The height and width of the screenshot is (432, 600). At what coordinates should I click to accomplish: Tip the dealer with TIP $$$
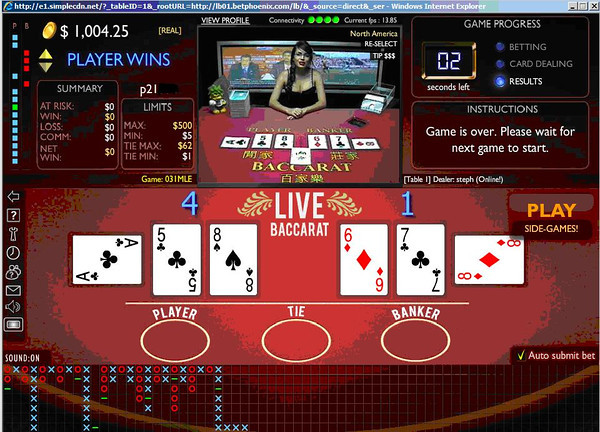pos(372,56)
